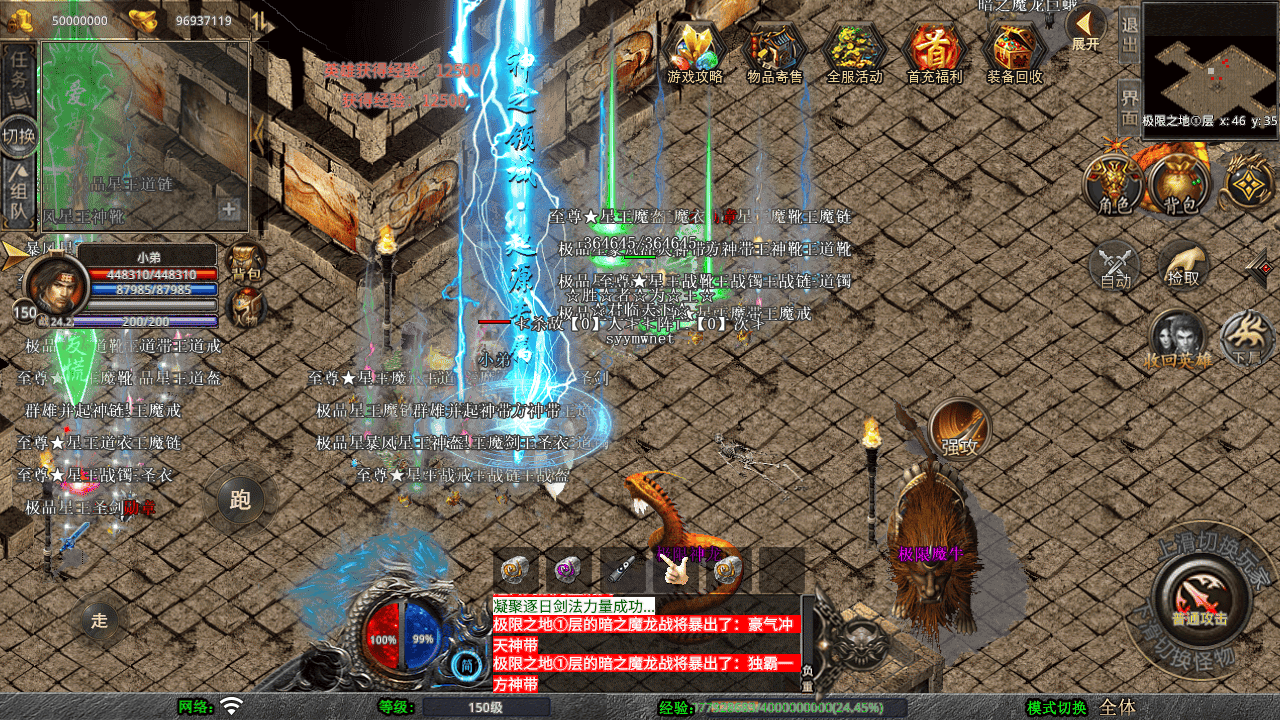Open the 物品寄售 consignment shop
The width and height of the screenshot is (1280, 720).
pyautogui.click(x=775, y=53)
